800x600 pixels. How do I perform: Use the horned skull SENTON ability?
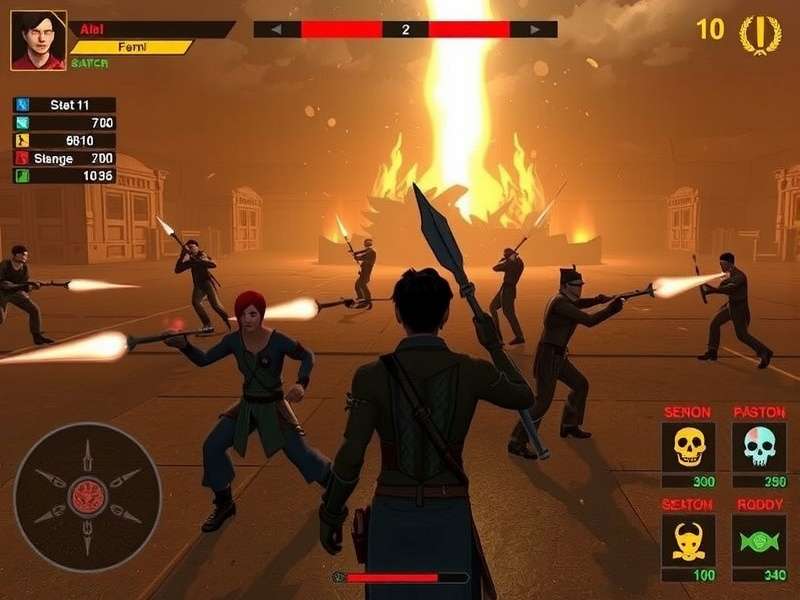tap(688, 541)
